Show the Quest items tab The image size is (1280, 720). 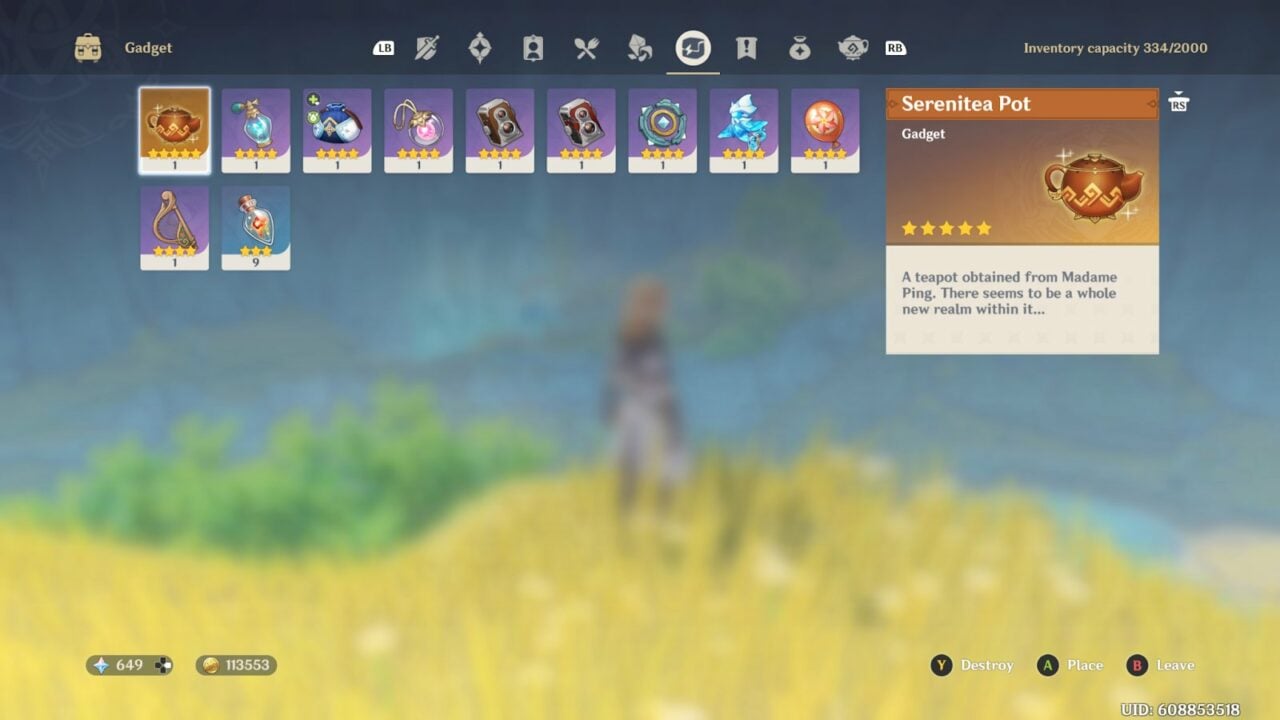tap(746, 48)
